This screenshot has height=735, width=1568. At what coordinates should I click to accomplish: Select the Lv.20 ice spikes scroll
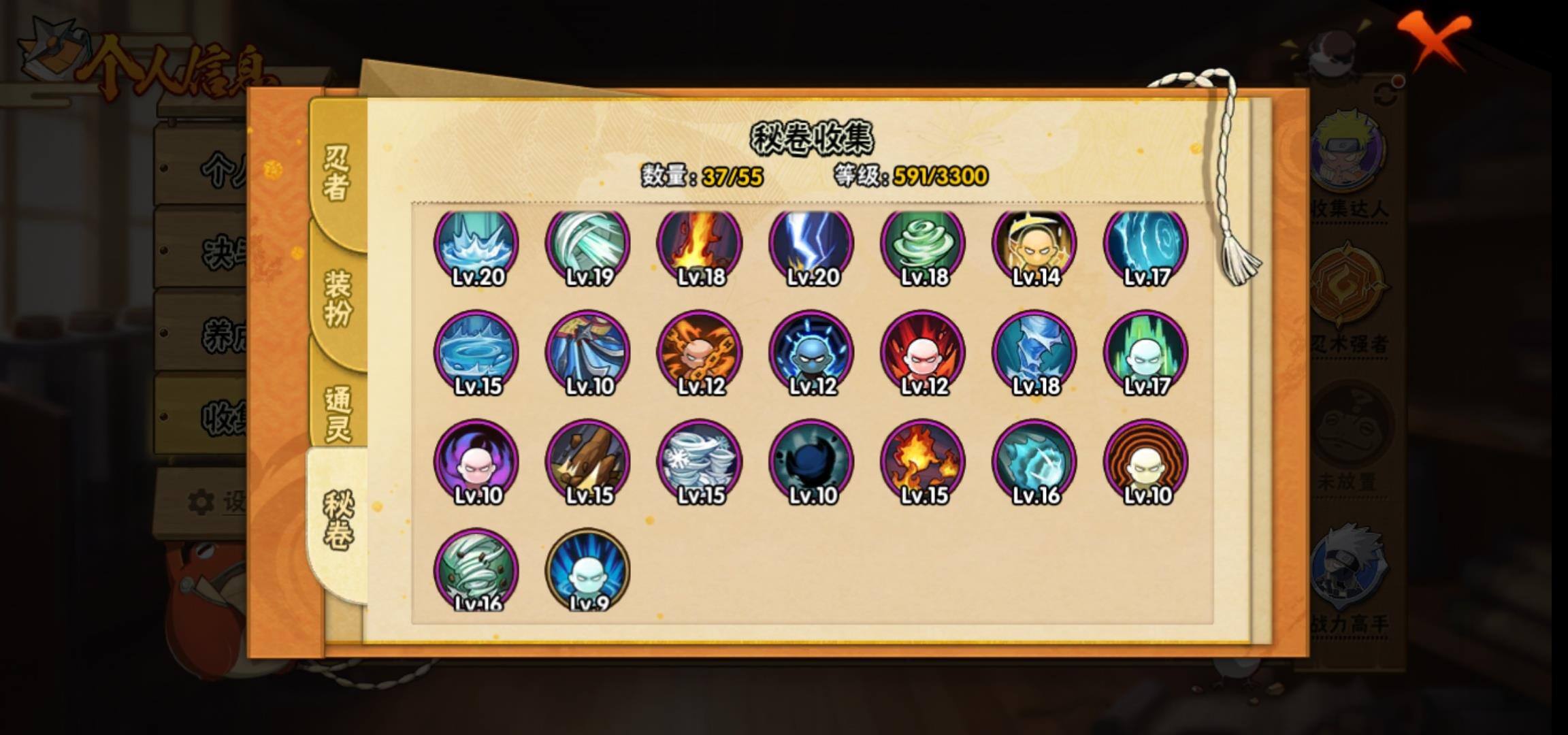click(x=476, y=245)
